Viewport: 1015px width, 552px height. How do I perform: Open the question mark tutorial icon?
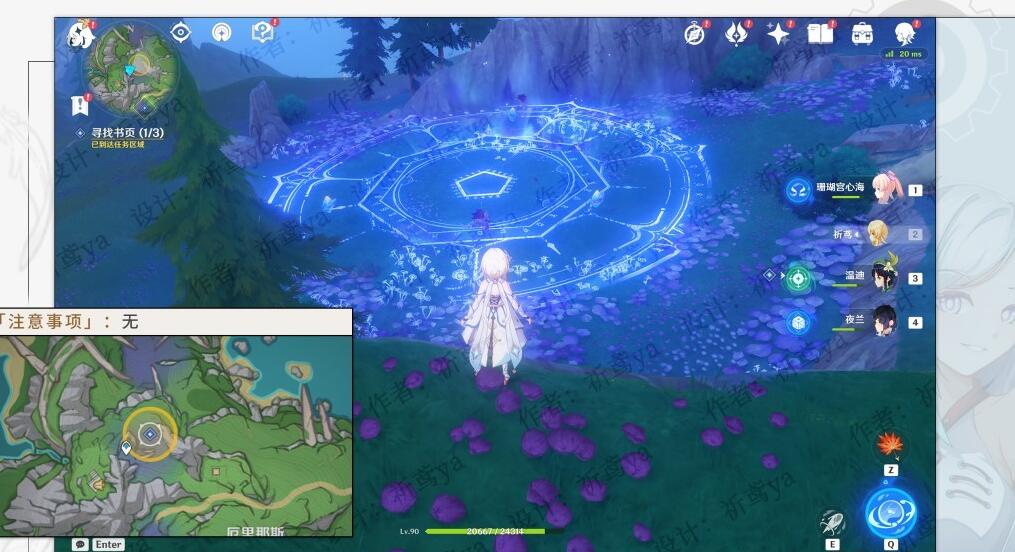pyautogui.click(x=262, y=33)
